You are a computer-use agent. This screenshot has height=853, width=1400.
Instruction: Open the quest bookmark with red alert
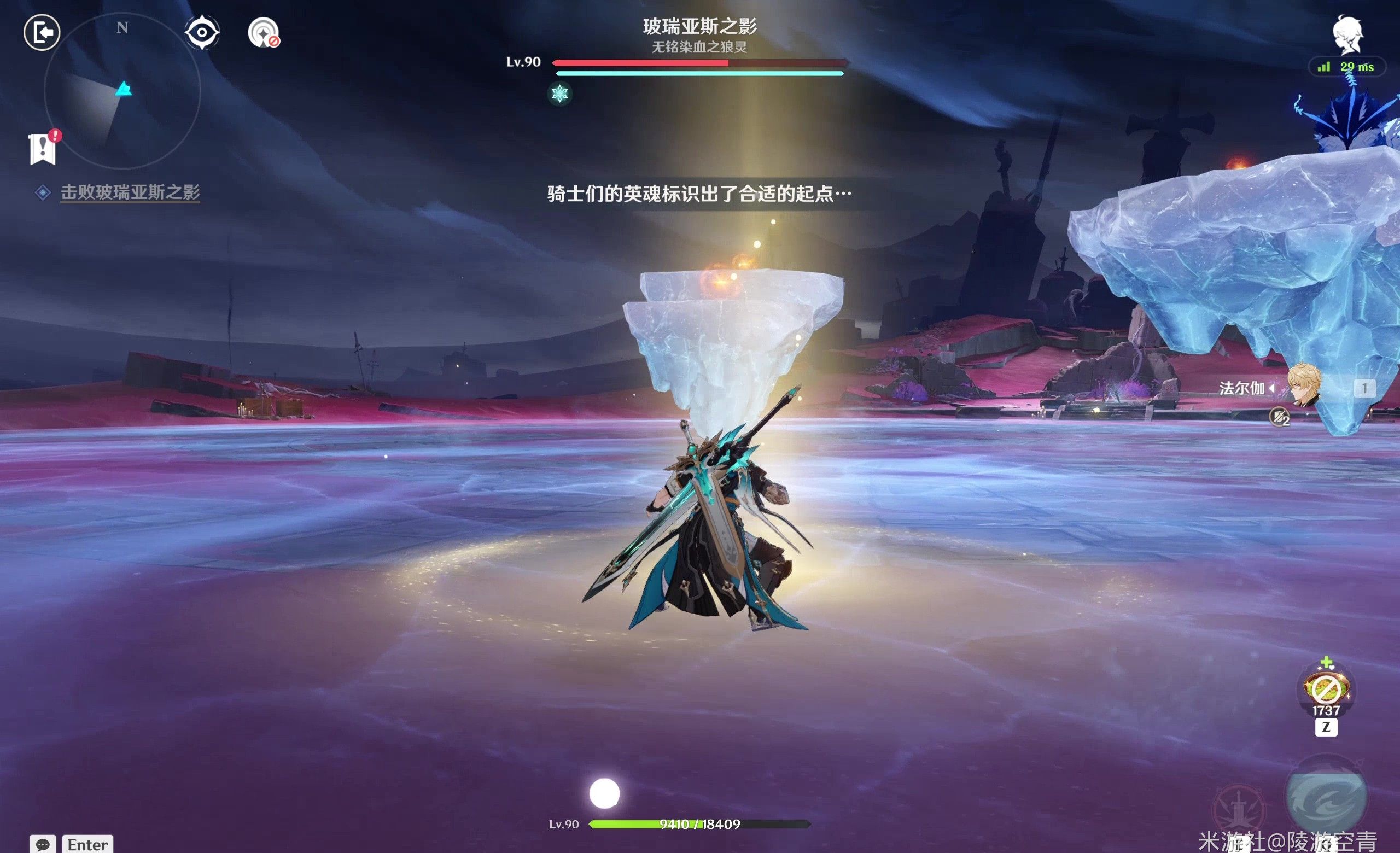click(x=43, y=149)
